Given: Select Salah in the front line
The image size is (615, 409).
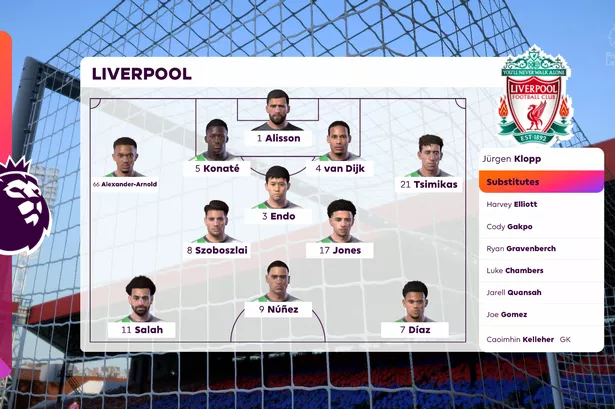Looking at the screenshot, I should tap(141, 308).
